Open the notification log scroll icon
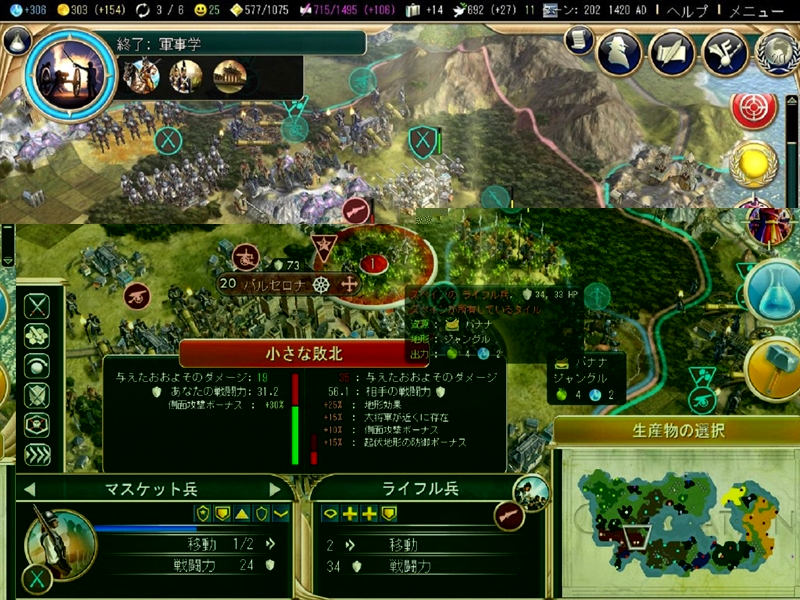The image size is (800, 600). pos(577,39)
